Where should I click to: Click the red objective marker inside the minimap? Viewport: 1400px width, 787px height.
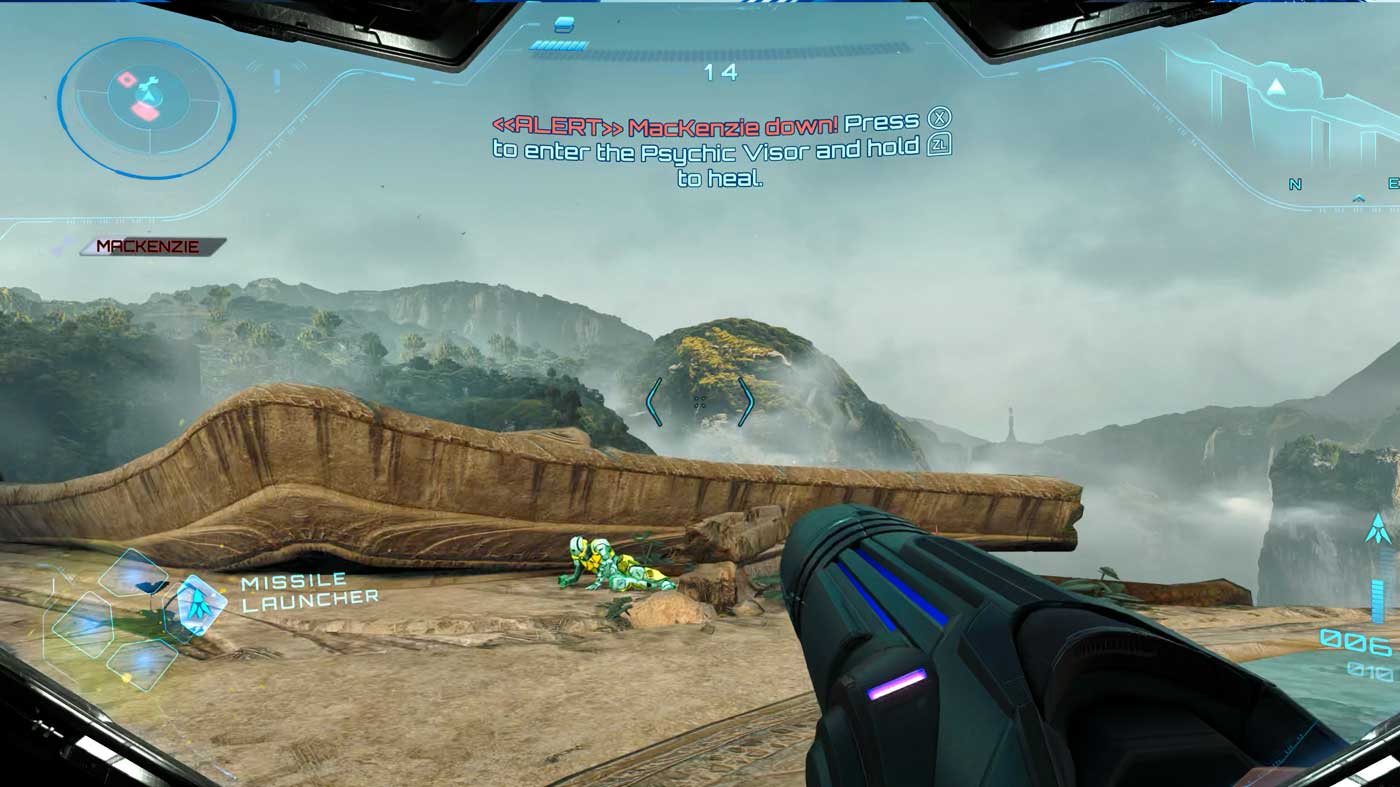126,80
